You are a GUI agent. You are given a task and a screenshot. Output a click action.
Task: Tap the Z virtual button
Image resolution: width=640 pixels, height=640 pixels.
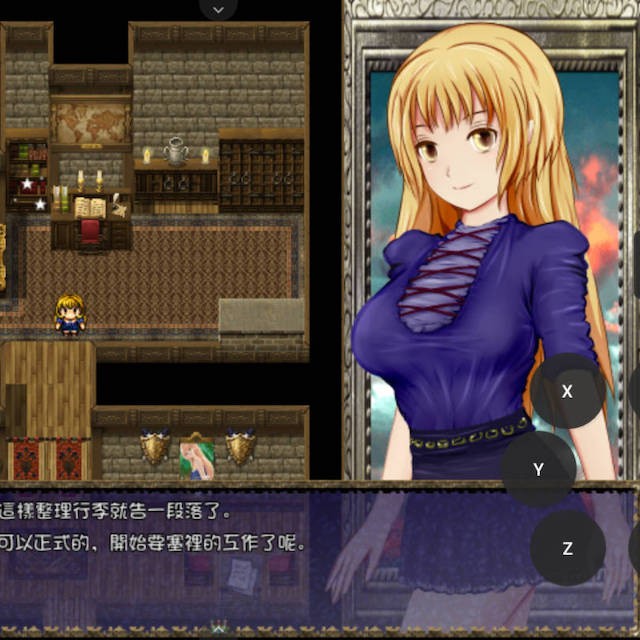point(567,548)
